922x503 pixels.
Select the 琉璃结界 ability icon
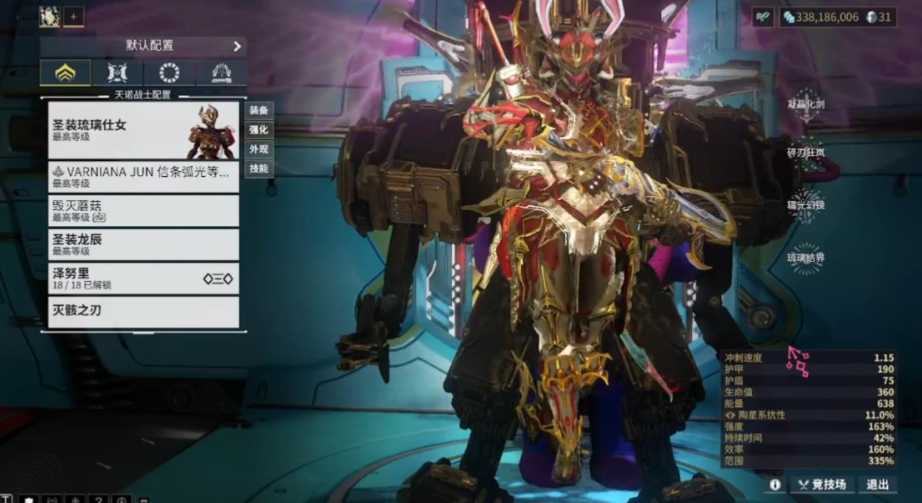806,257
